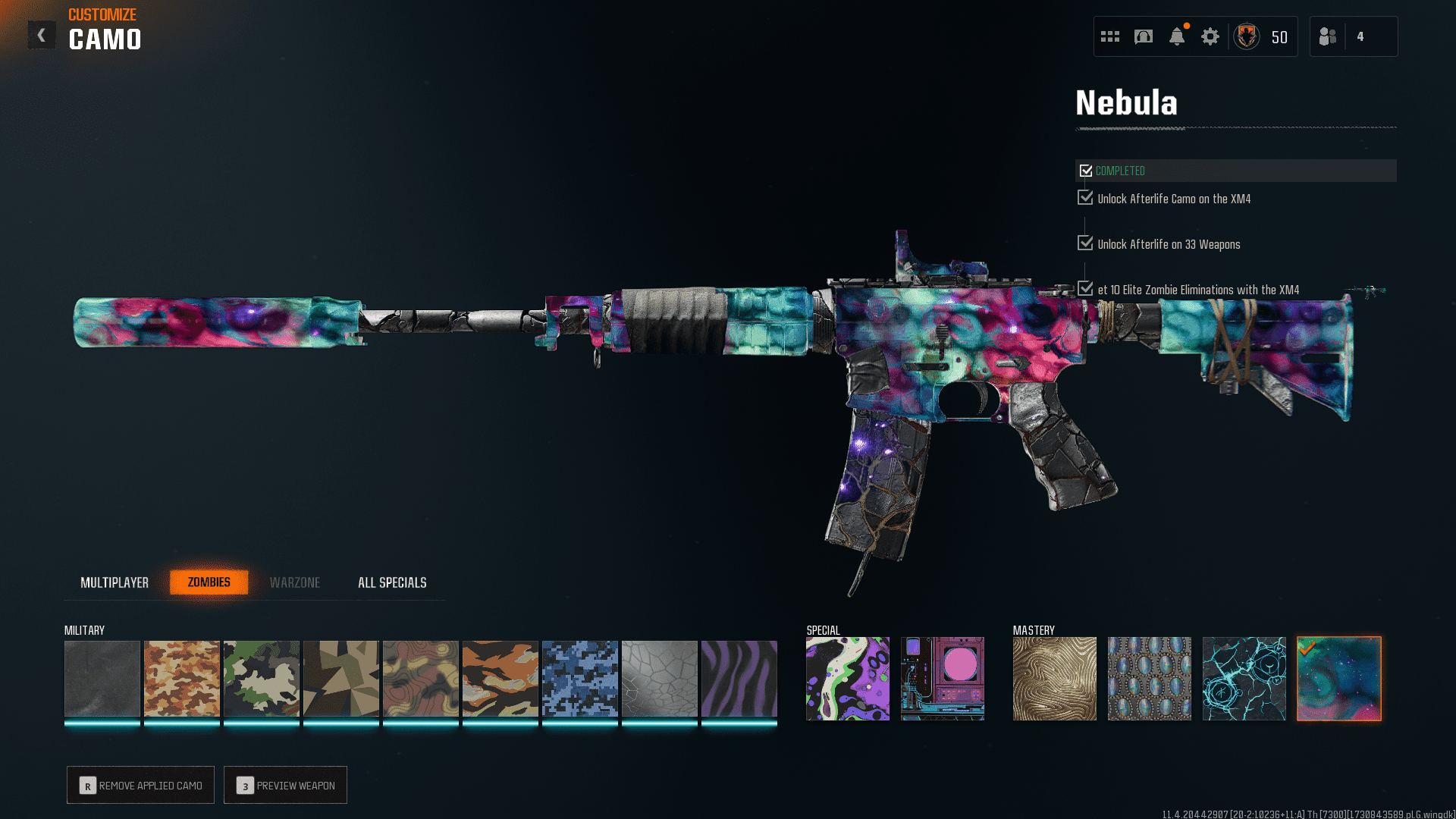Select the opal scales mastery camo
1456x819 pixels.
pos(1150,679)
